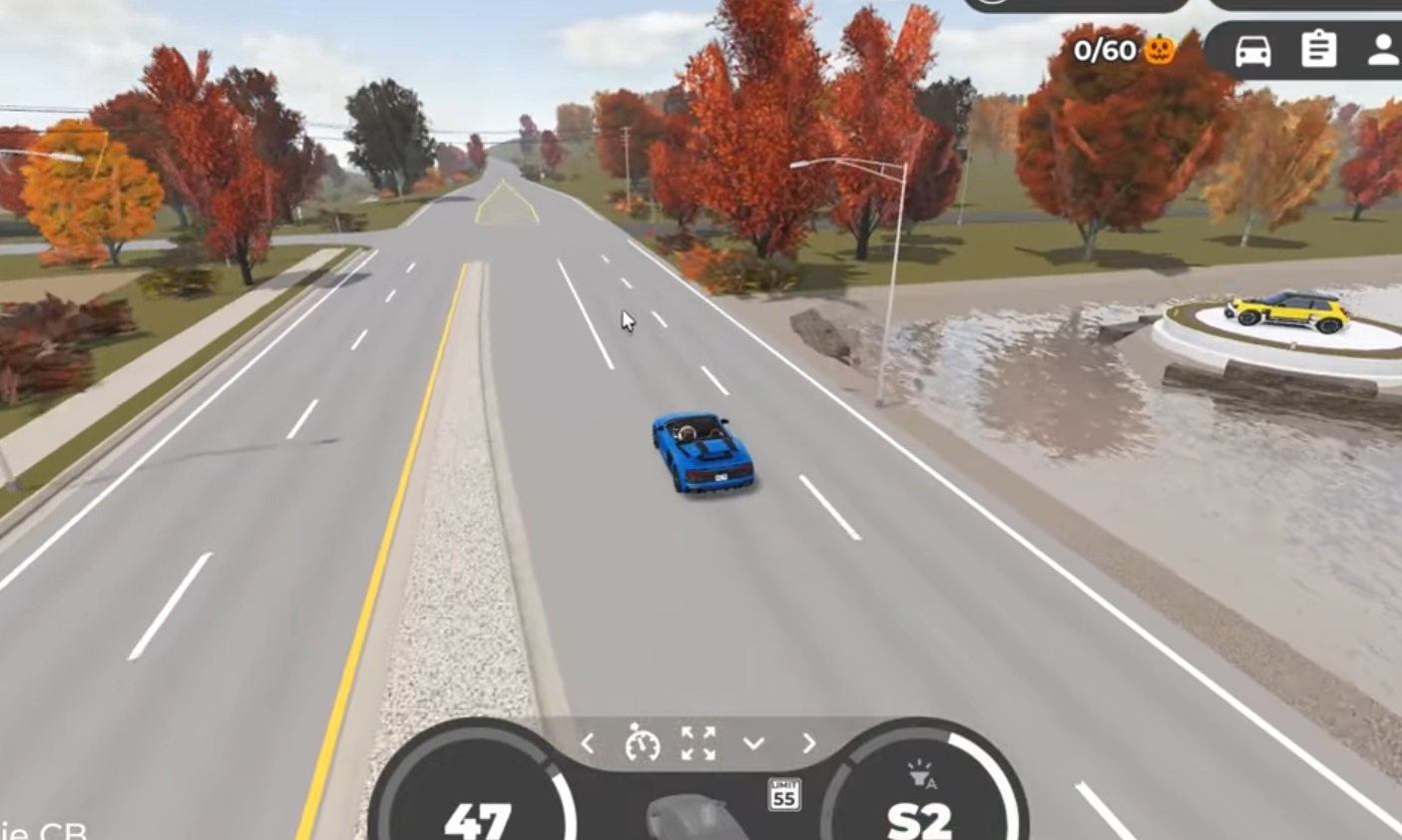Activate the four-arrow expand icon
The width and height of the screenshot is (1402, 840).
[699, 744]
